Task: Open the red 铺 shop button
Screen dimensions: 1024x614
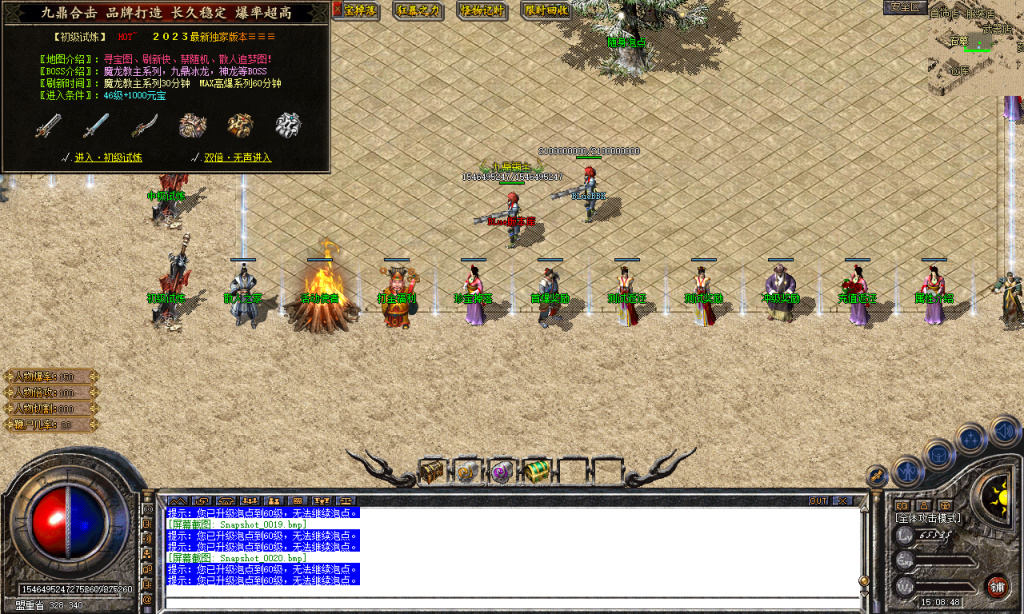Action: tap(996, 585)
